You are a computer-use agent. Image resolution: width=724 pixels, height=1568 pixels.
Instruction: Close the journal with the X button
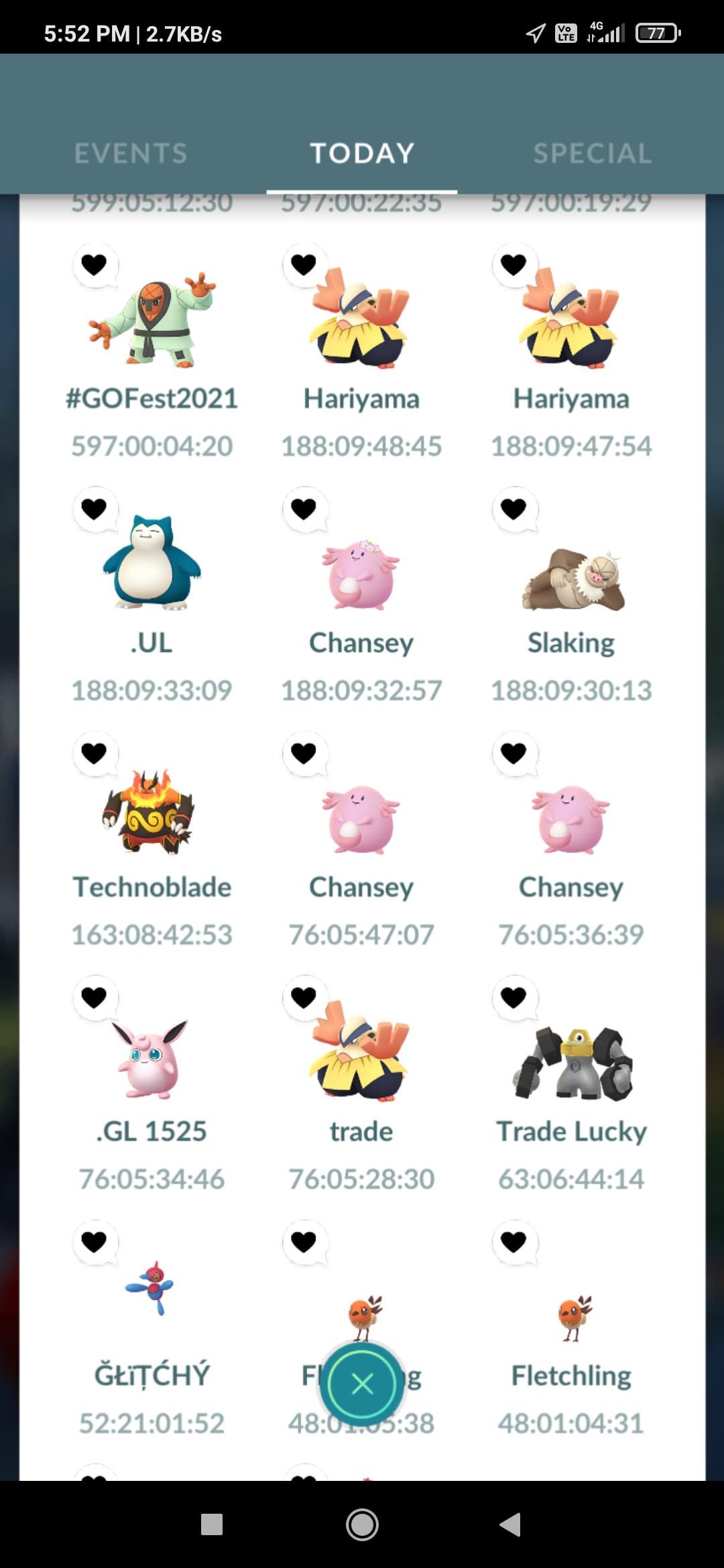point(362,1384)
